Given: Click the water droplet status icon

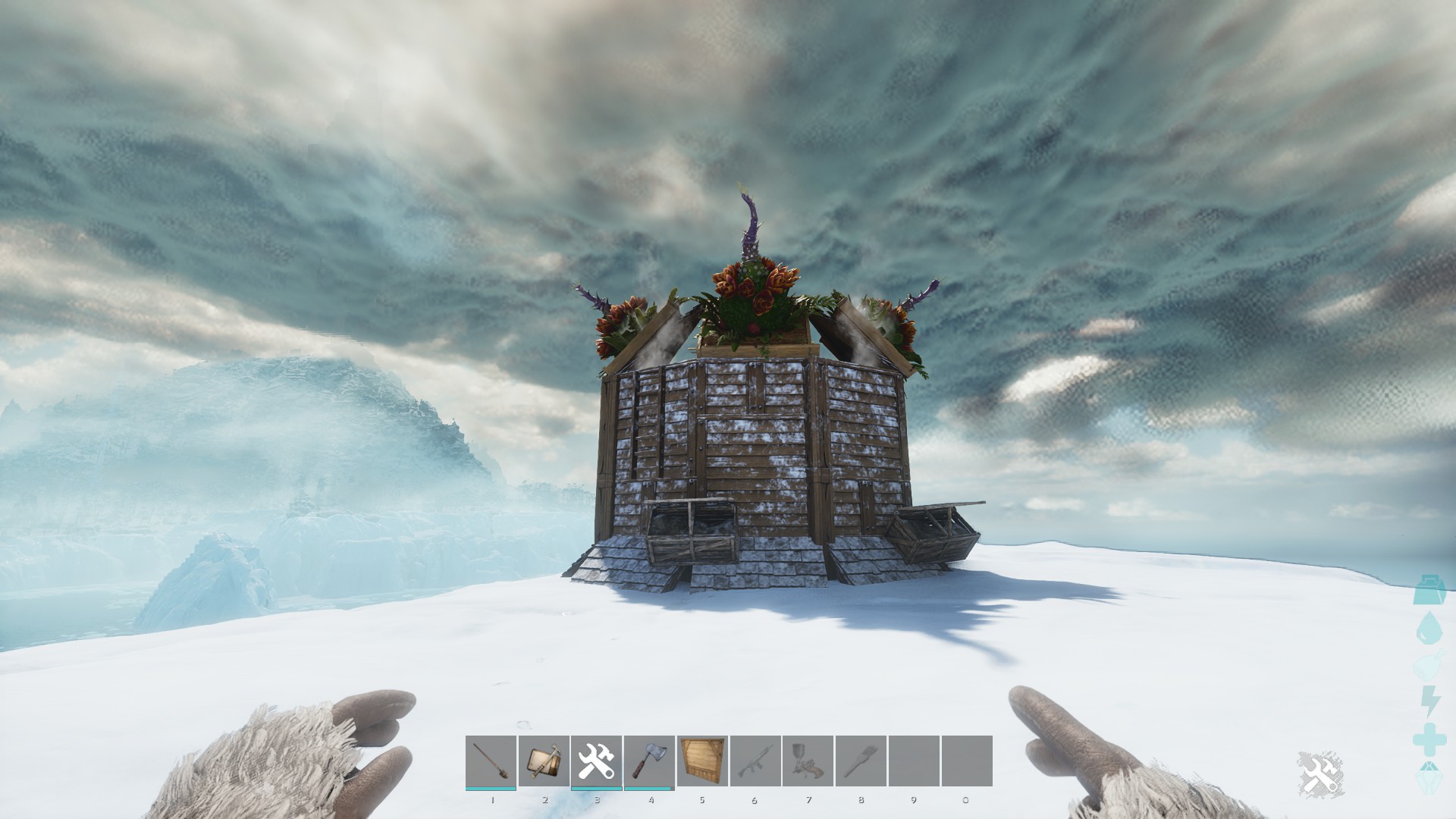Looking at the screenshot, I should click(x=1430, y=628).
